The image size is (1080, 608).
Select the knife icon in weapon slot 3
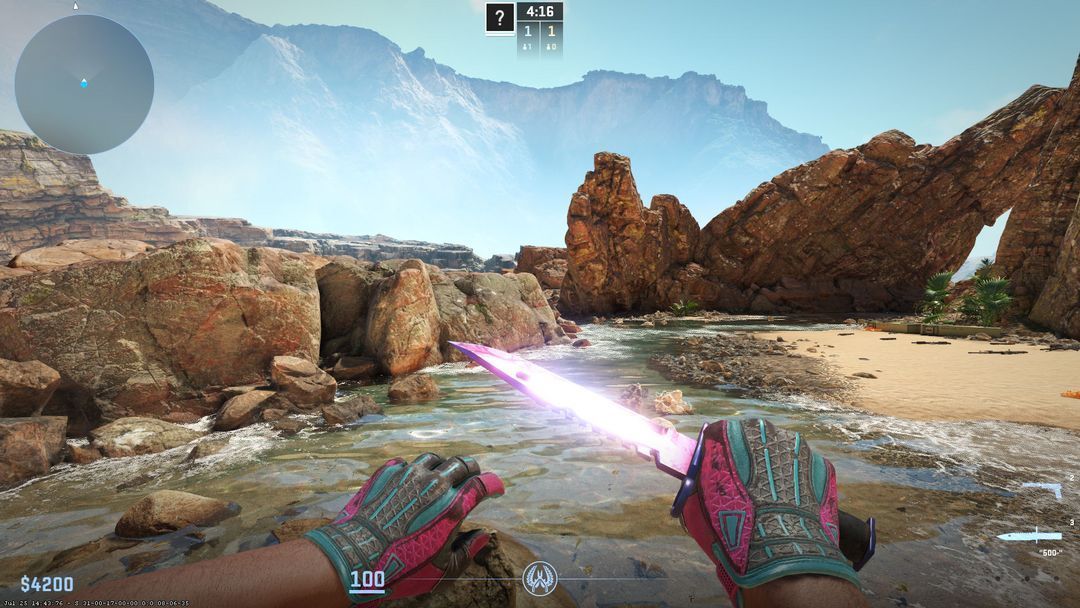click(1029, 535)
